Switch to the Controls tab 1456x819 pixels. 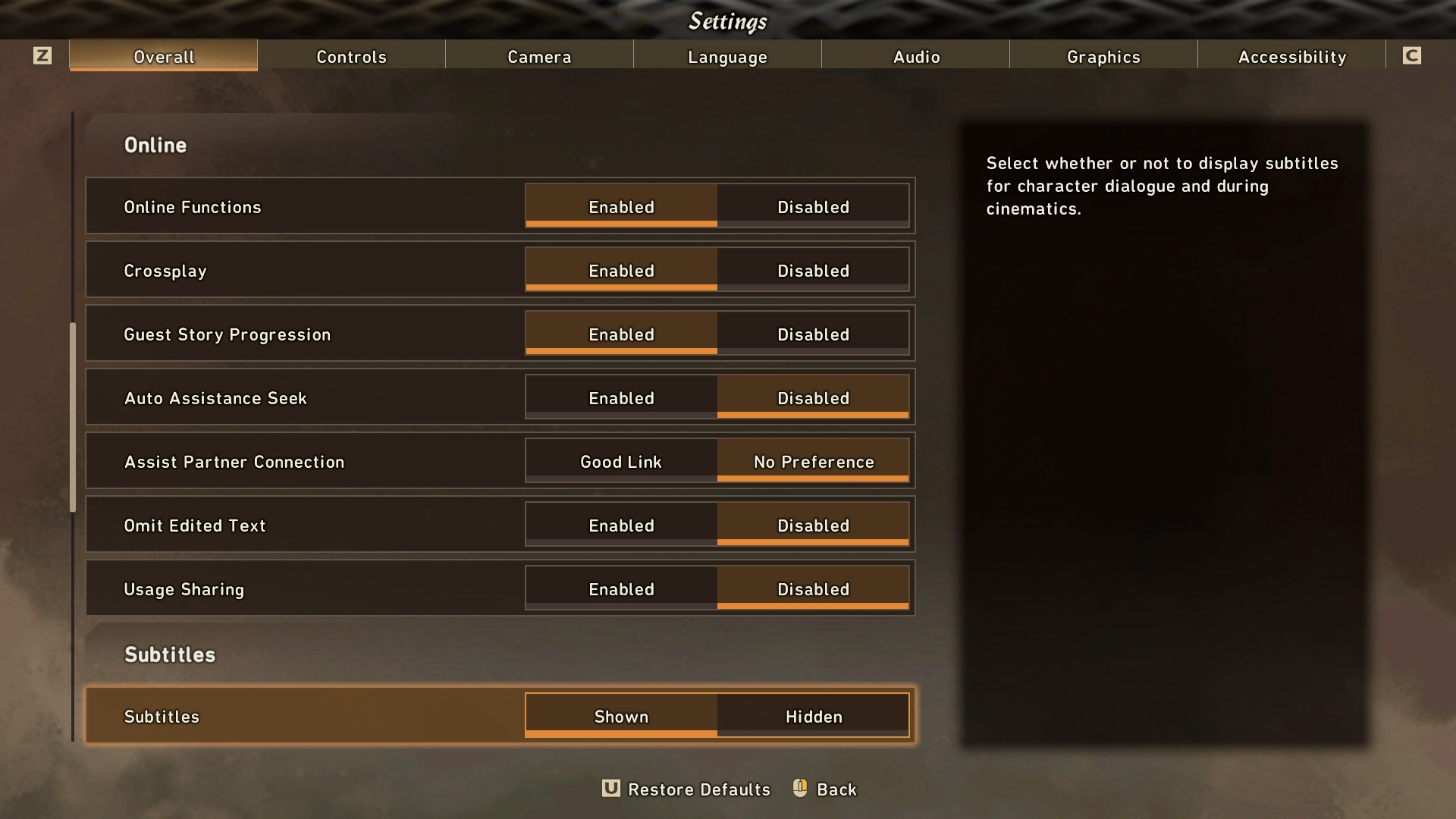[x=351, y=56]
